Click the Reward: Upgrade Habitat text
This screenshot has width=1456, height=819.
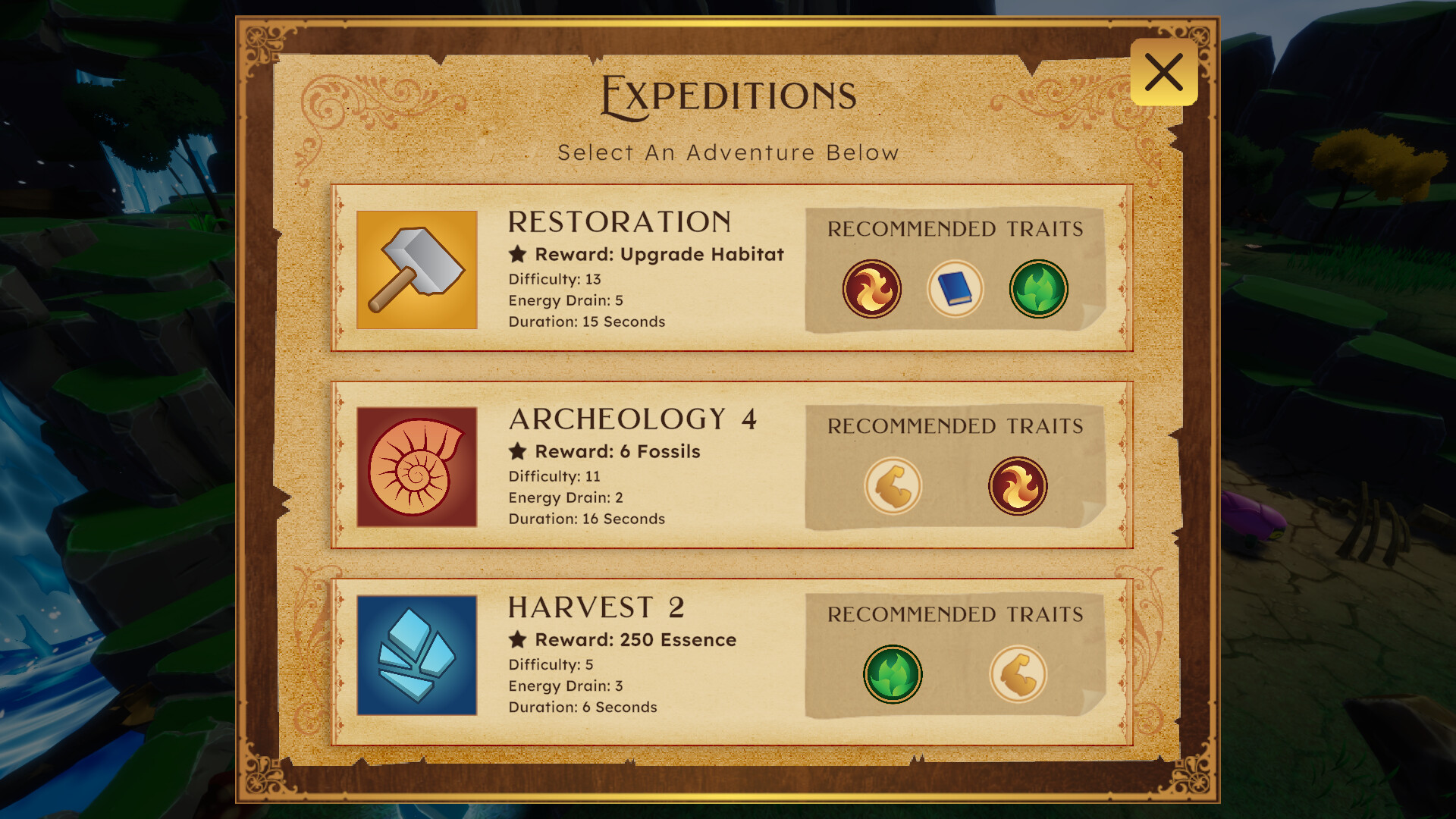658,255
